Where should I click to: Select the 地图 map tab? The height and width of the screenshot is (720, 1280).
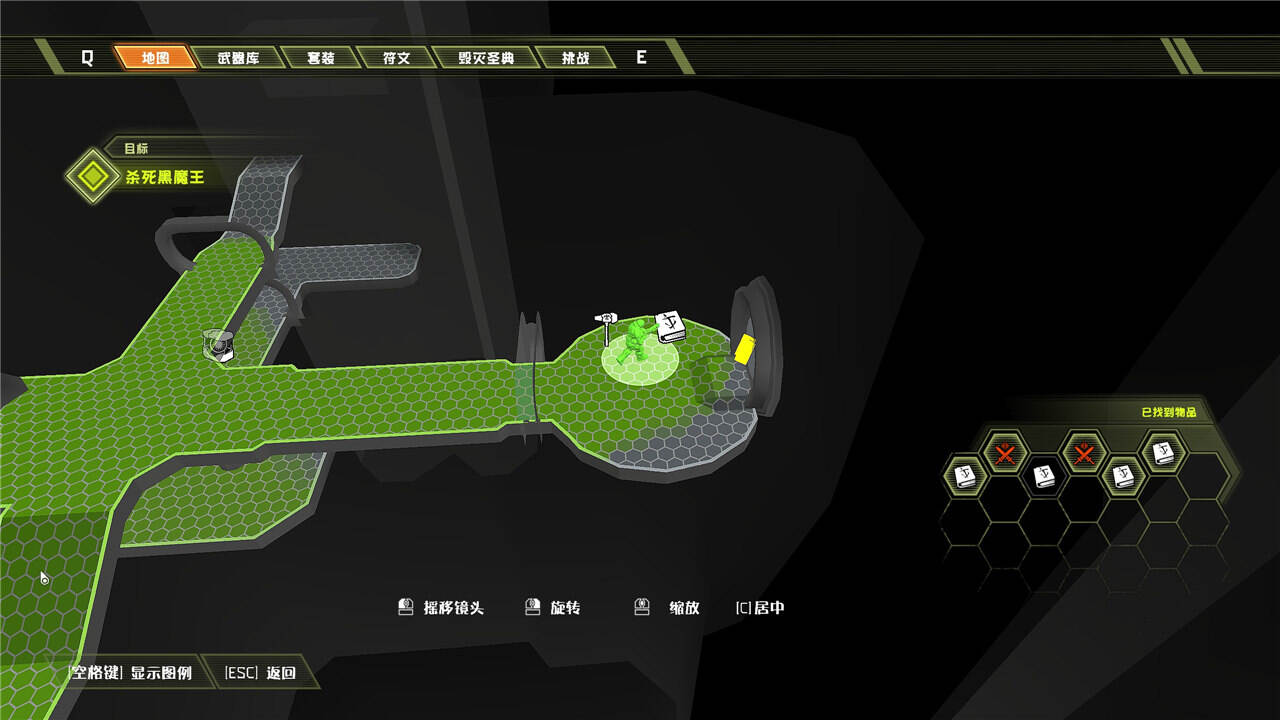click(155, 58)
